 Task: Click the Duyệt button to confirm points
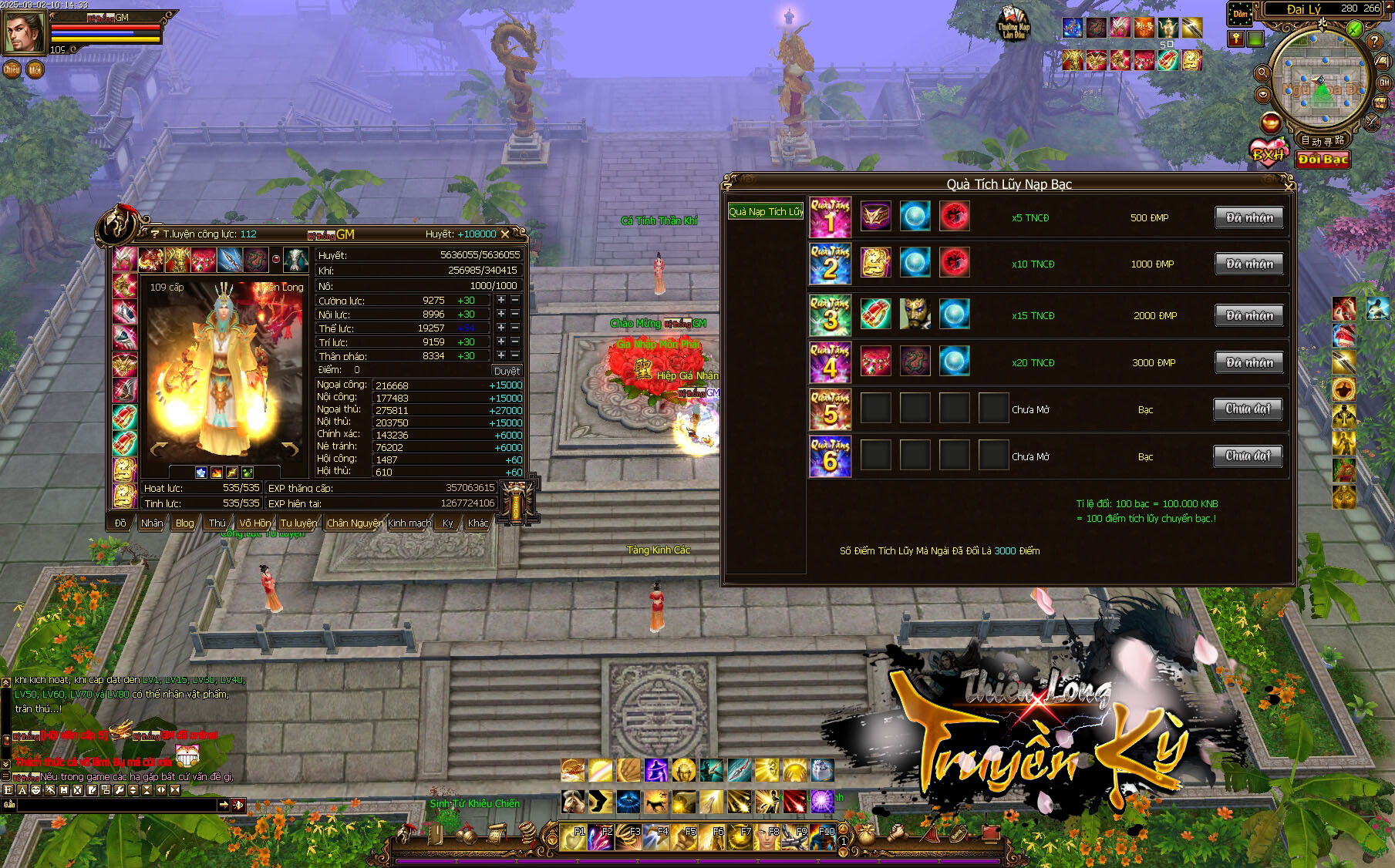click(x=506, y=371)
